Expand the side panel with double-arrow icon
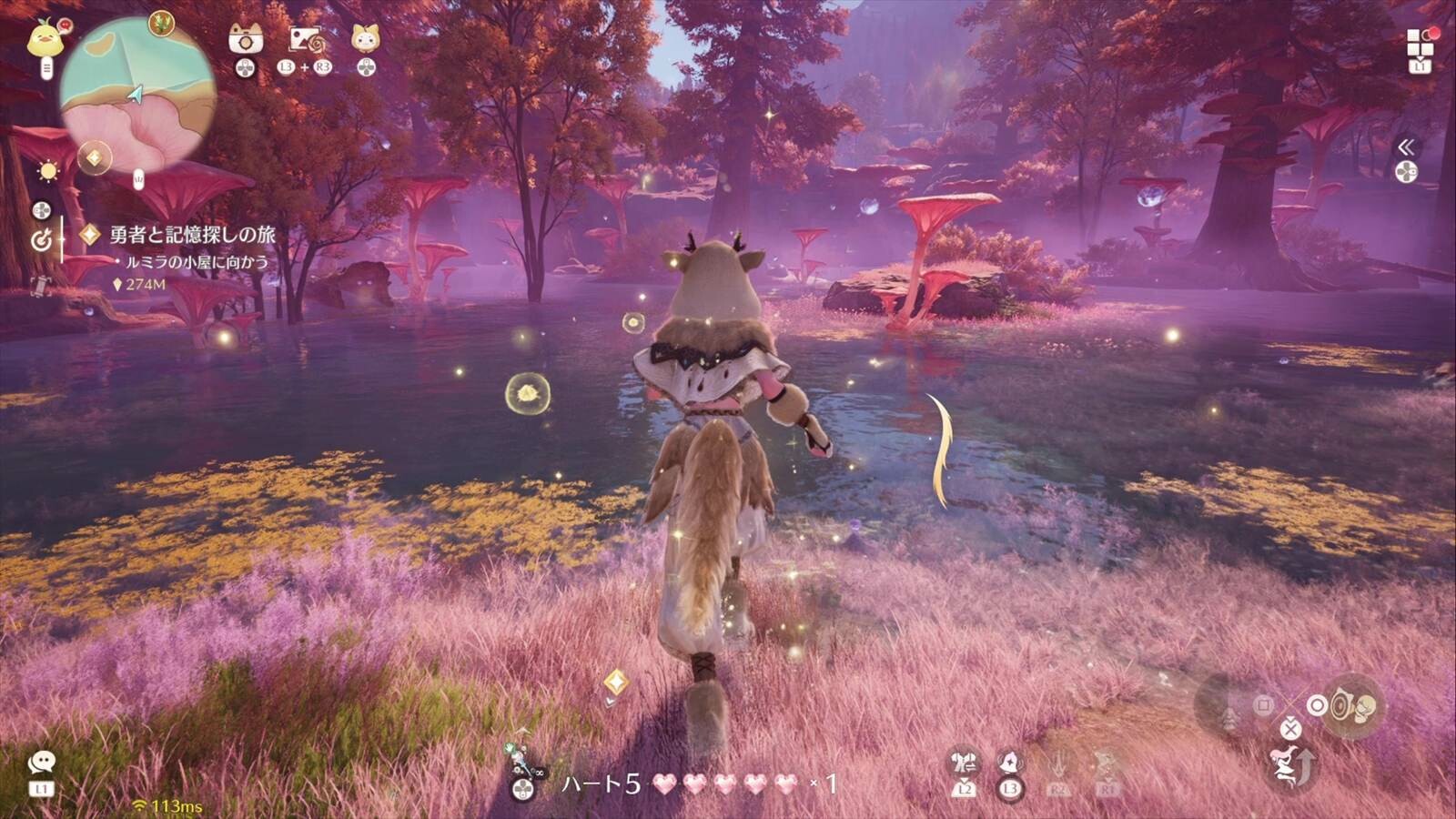The height and width of the screenshot is (819, 1456). pos(1406,147)
